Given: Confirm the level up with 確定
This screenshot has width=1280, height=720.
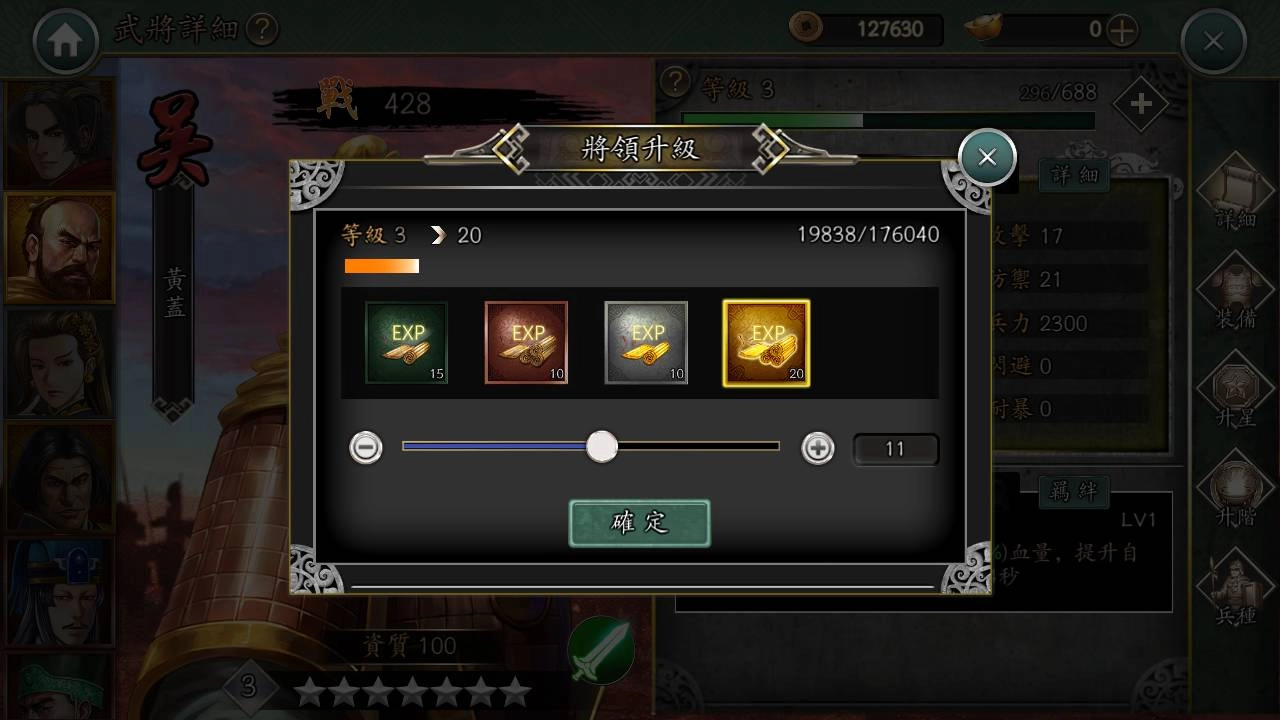Looking at the screenshot, I should pyautogui.click(x=639, y=523).
